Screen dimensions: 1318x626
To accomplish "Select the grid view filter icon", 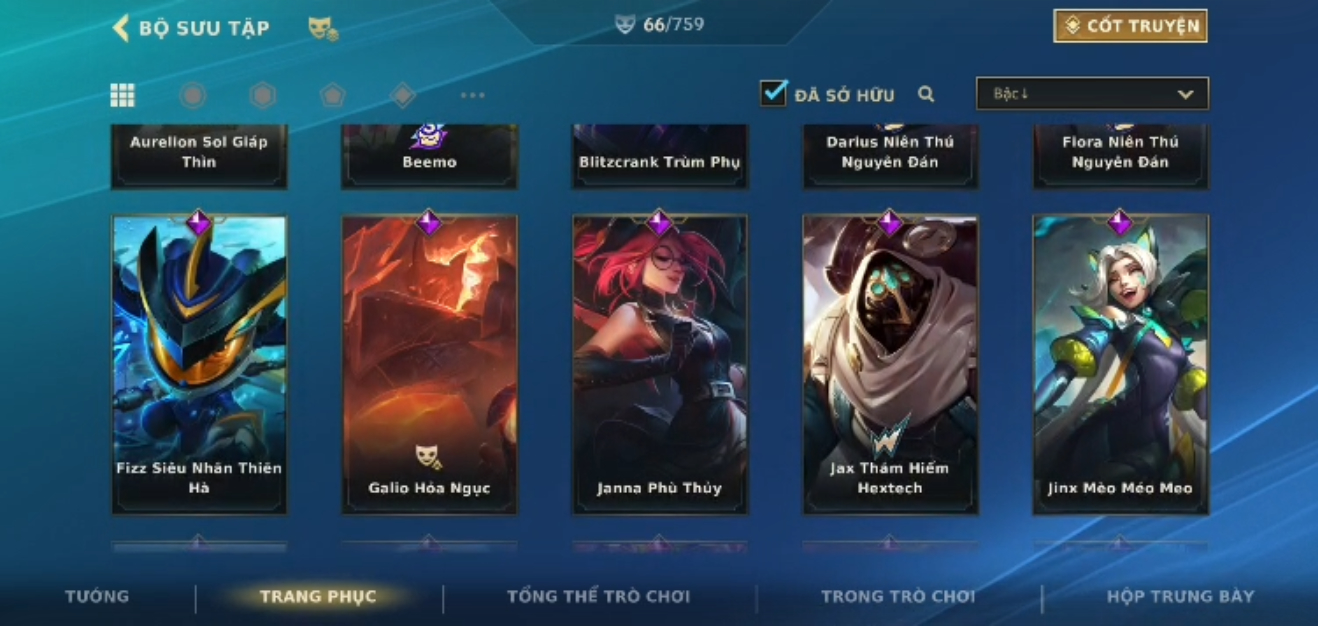I will tap(122, 95).
